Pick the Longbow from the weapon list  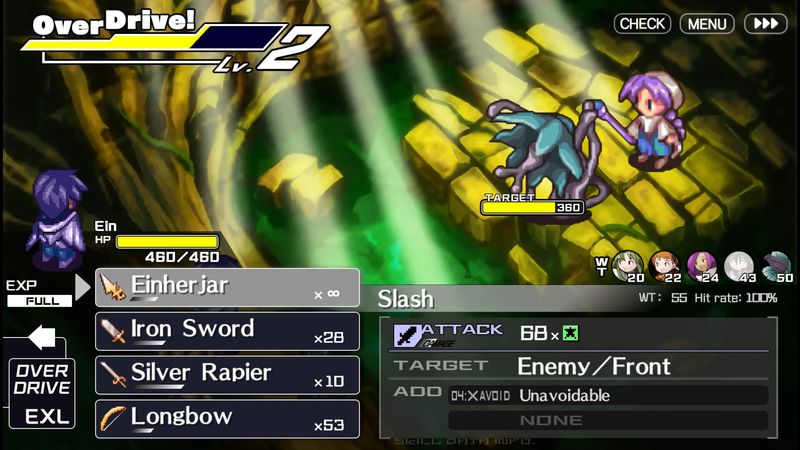[x=227, y=419]
